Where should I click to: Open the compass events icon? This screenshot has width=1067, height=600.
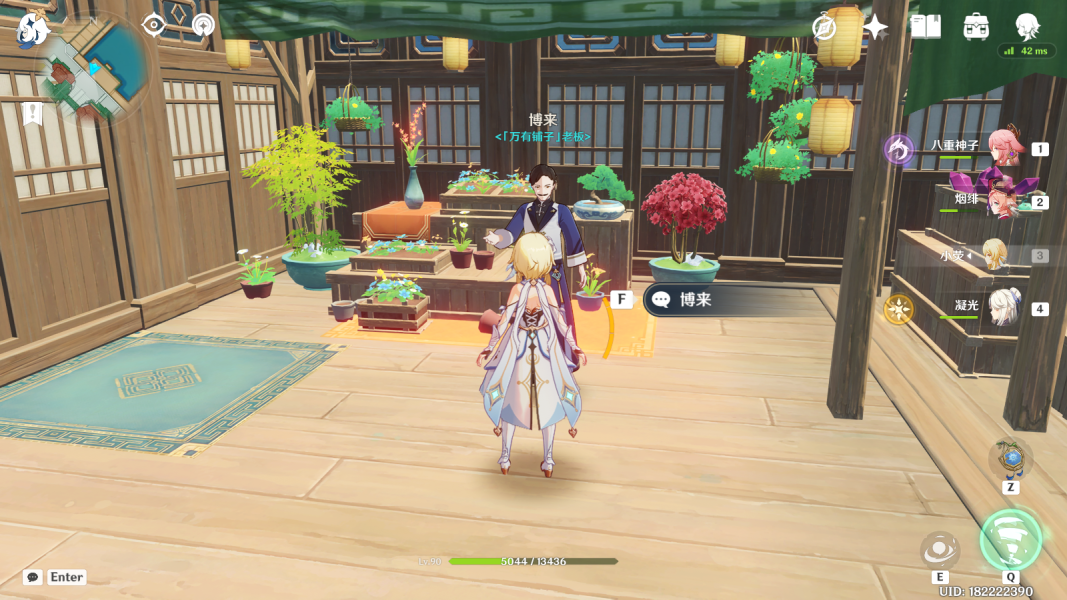[x=824, y=27]
